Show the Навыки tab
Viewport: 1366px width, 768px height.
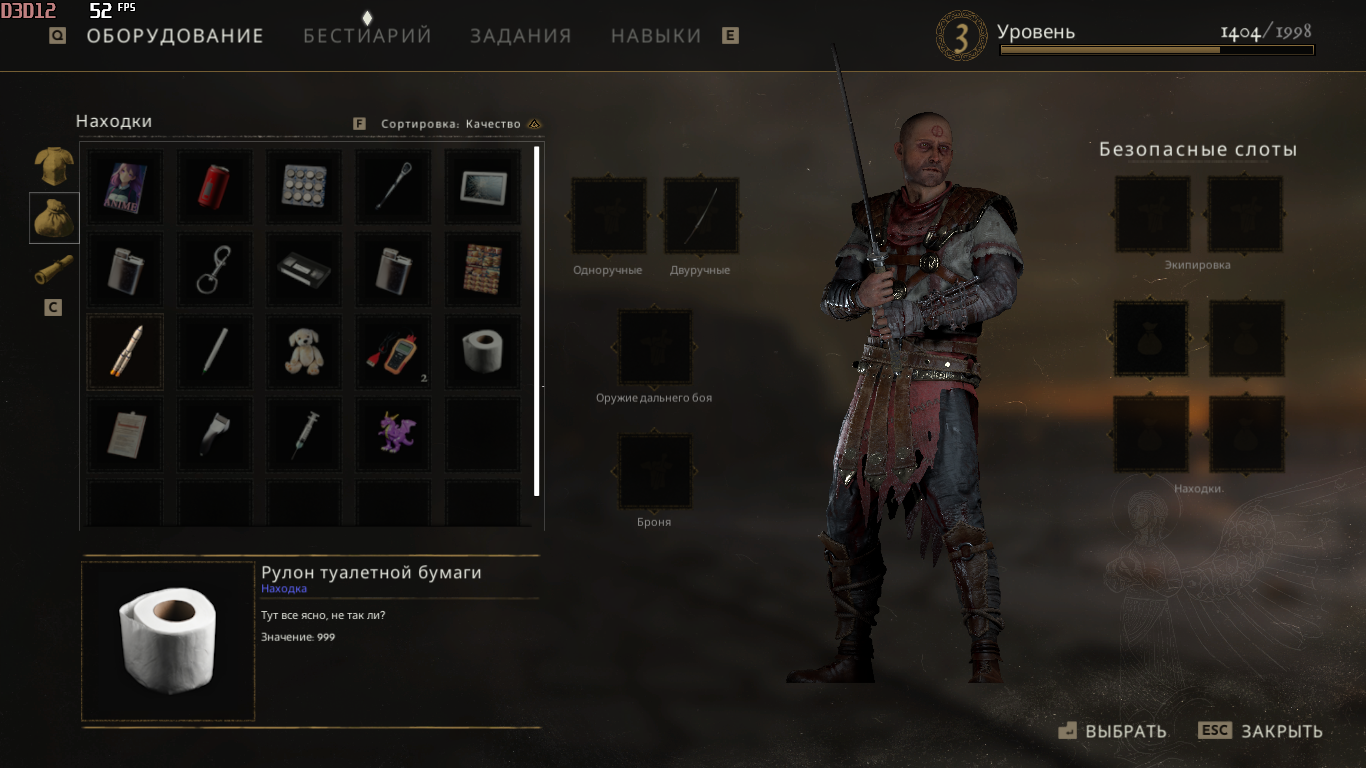[x=656, y=36]
